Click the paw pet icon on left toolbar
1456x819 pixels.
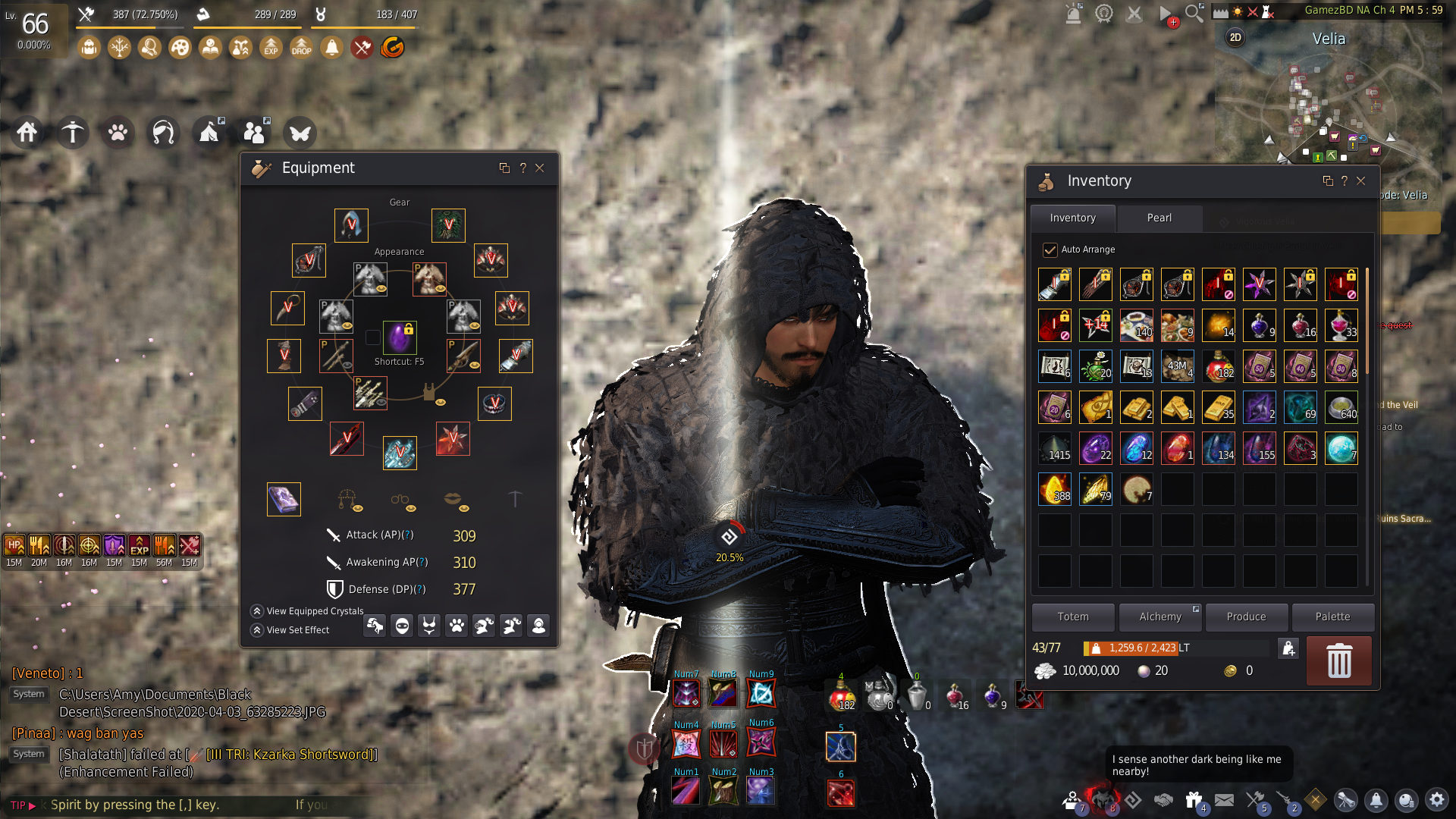tap(118, 133)
